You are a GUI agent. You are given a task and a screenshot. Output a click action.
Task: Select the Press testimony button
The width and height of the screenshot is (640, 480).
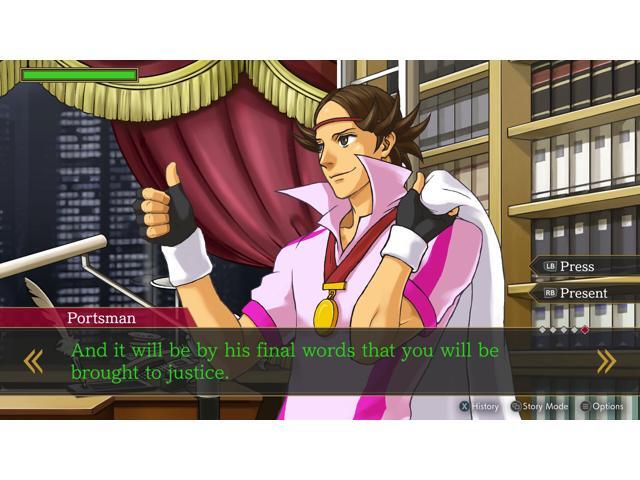pyautogui.click(x=577, y=267)
